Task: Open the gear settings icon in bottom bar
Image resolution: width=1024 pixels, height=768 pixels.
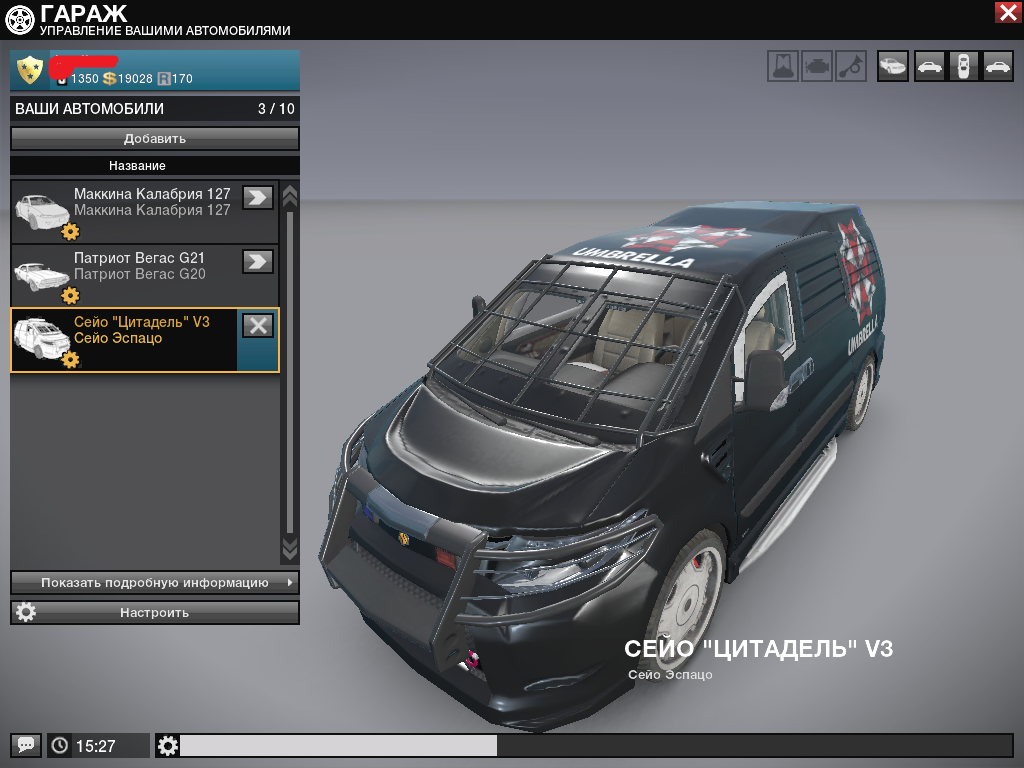Action: [168, 745]
